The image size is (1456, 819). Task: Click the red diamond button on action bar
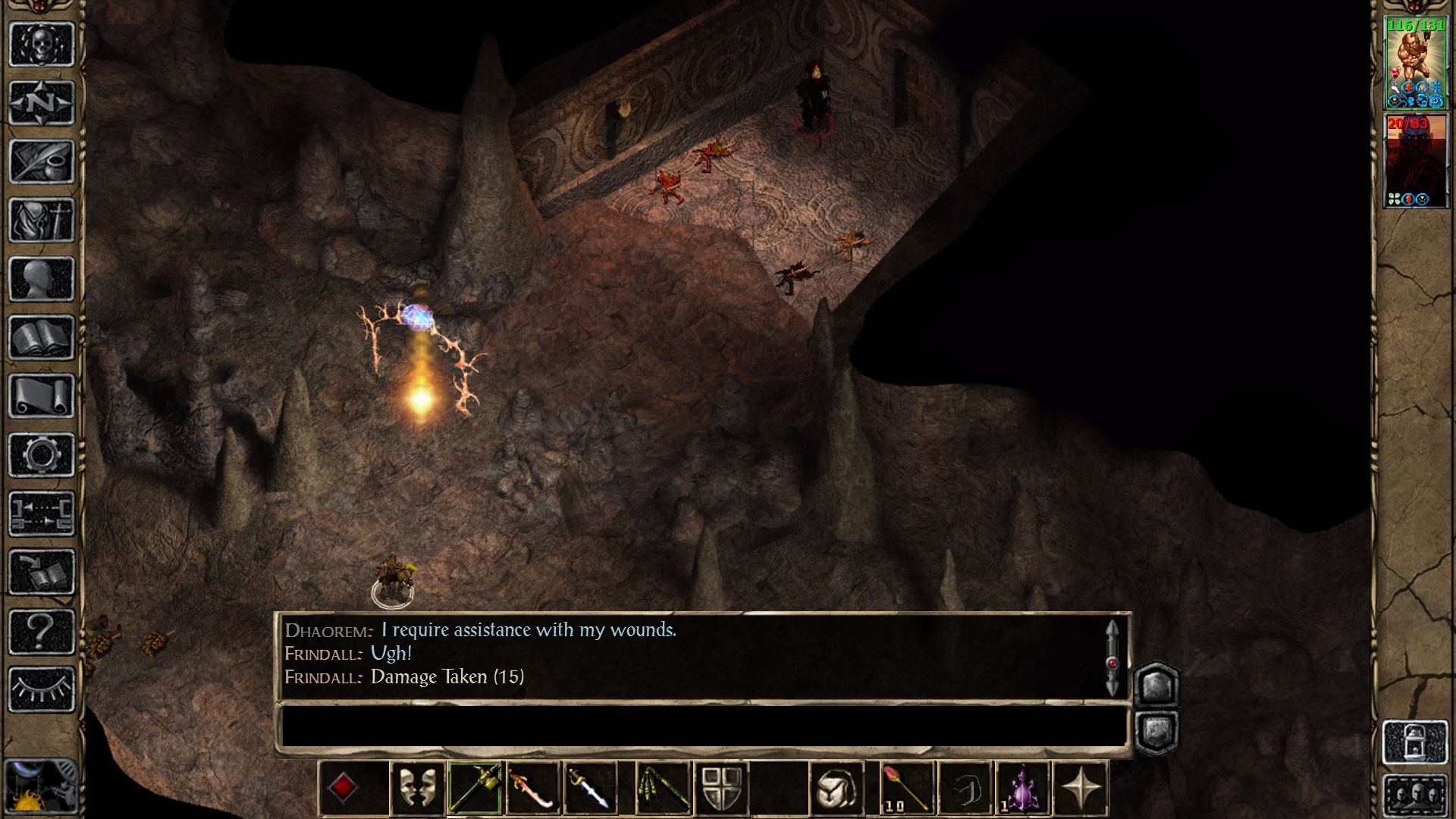343,788
